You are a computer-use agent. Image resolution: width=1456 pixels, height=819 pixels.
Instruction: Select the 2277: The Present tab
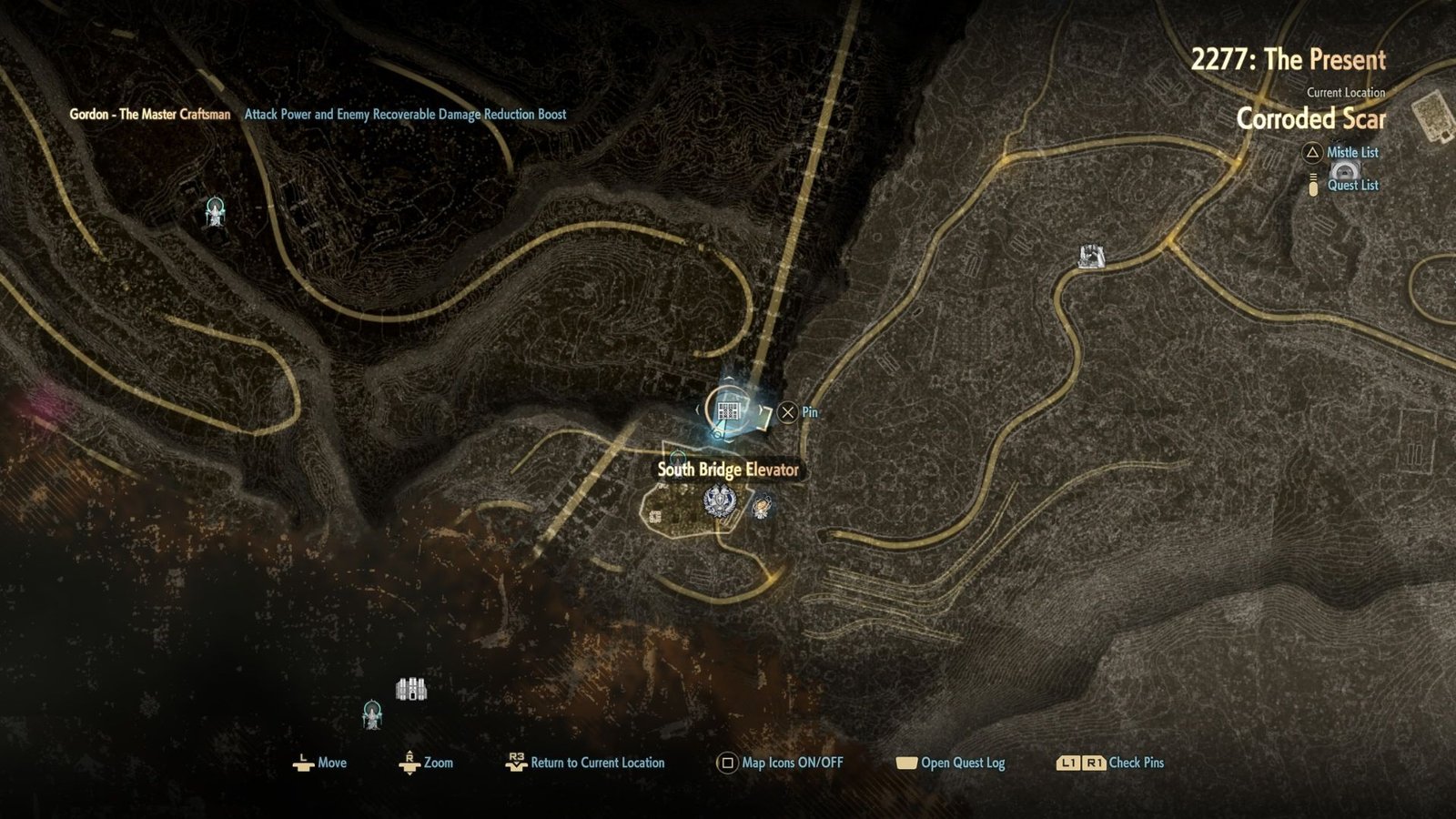point(1288,59)
